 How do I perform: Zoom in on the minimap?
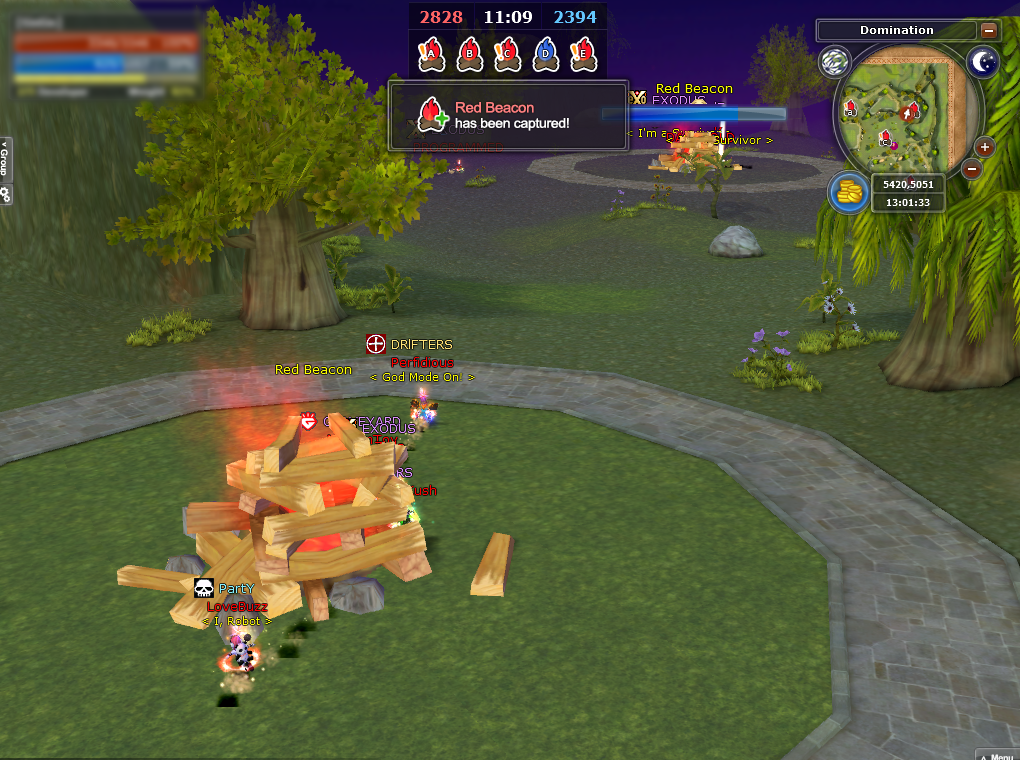[x=985, y=147]
